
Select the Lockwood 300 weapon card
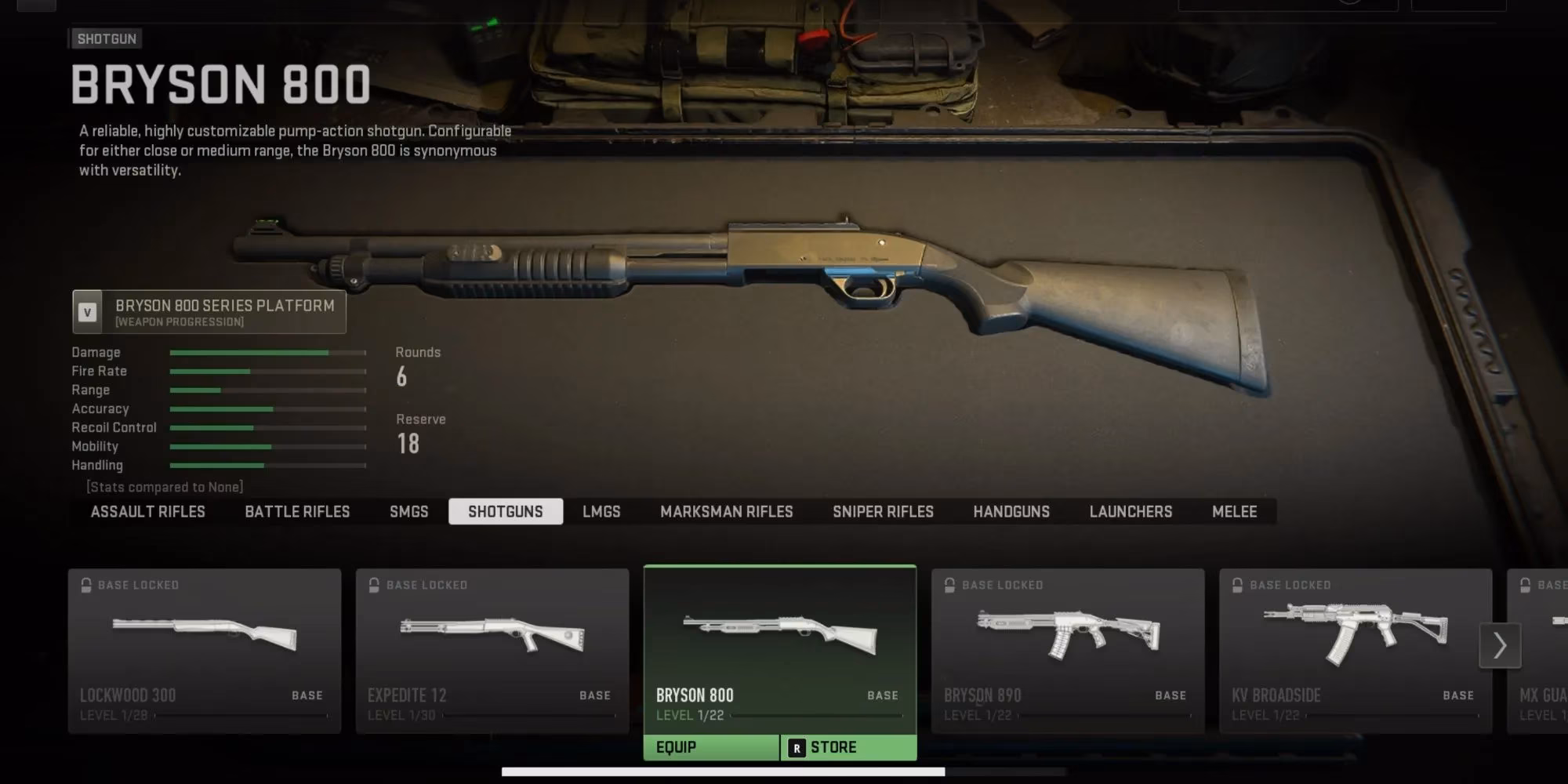click(x=205, y=651)
